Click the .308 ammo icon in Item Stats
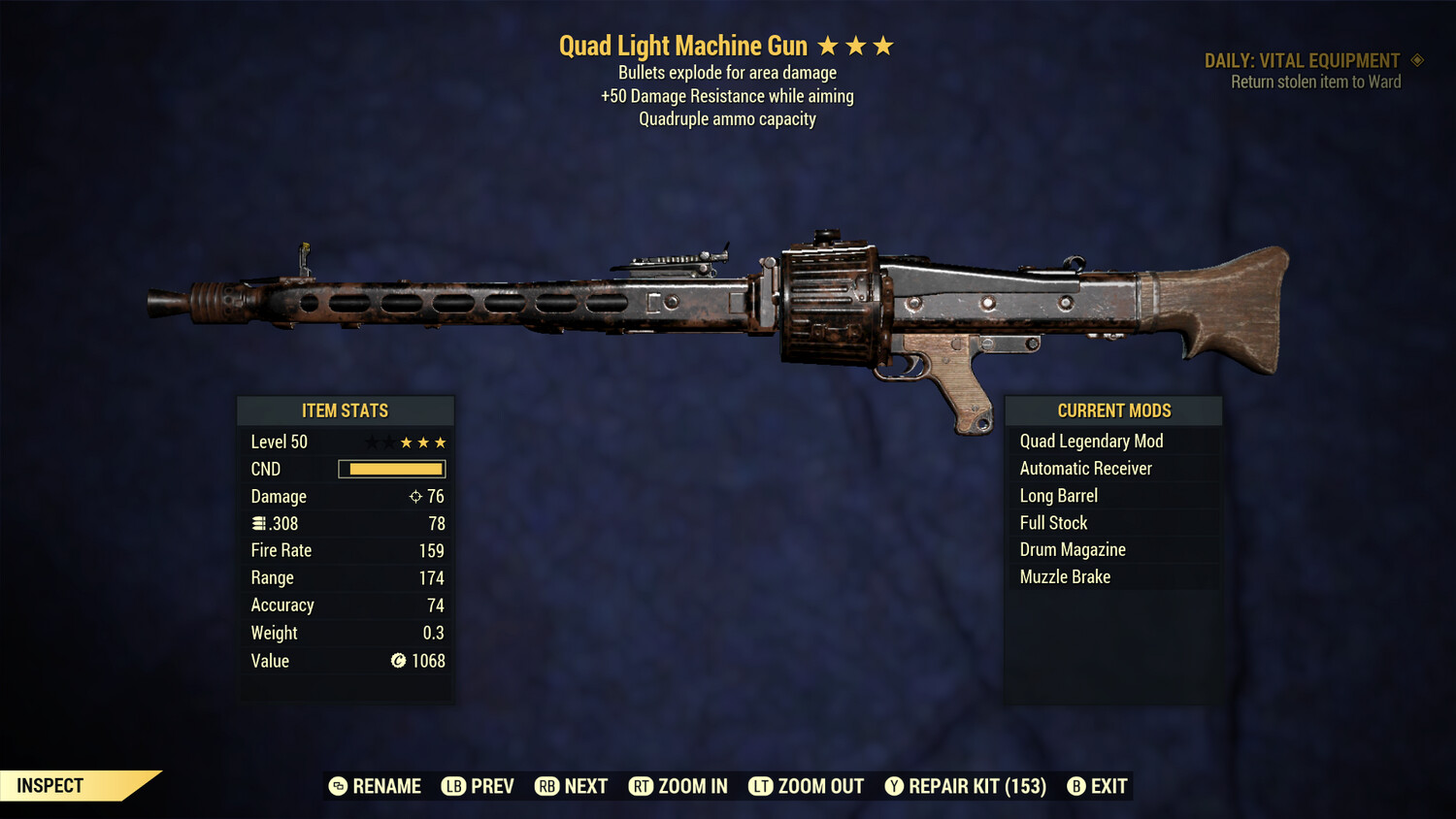The width and height of the screenshot is (1456, 819). [258, 523]
